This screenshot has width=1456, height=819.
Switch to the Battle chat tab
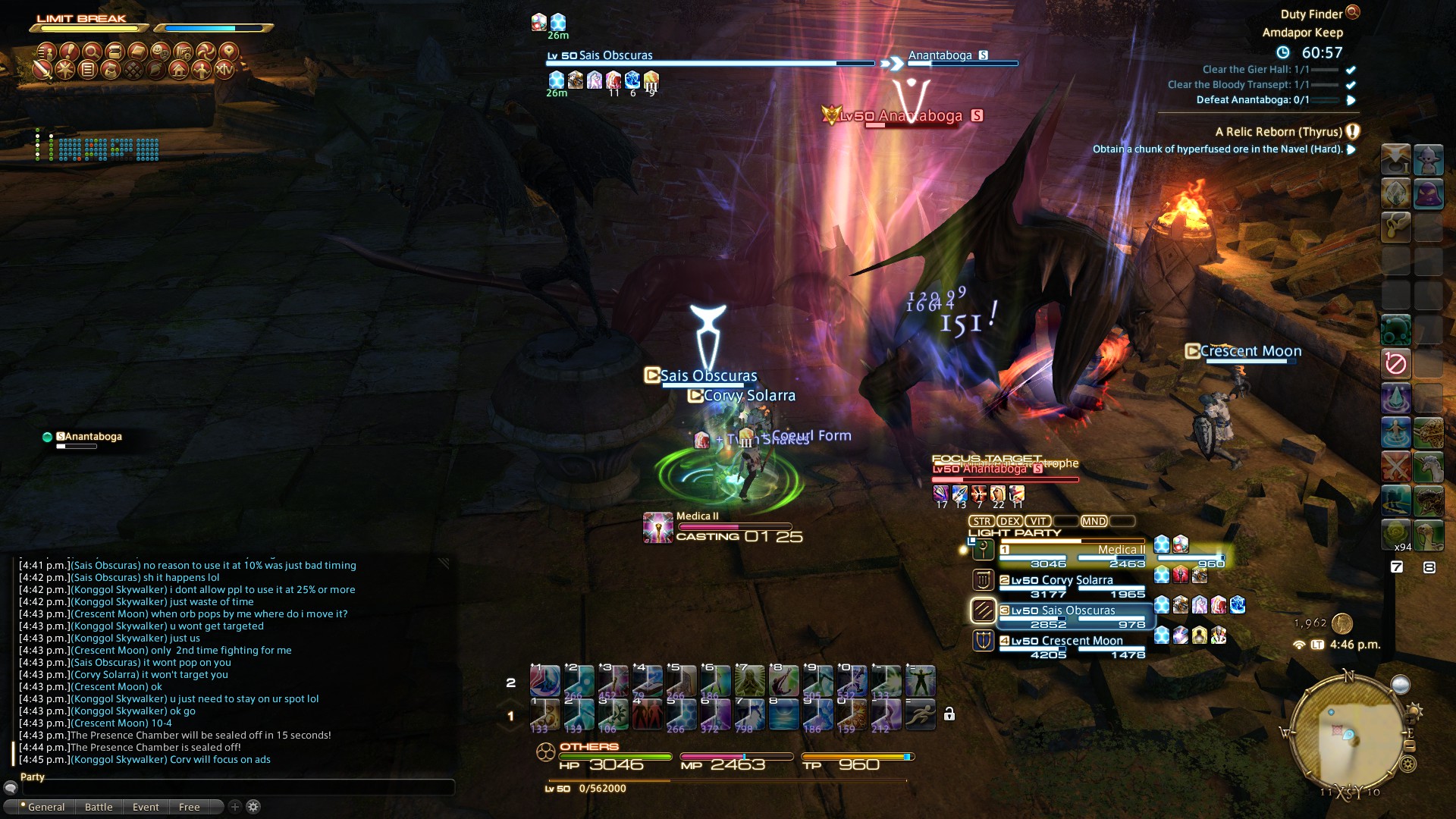99,807
